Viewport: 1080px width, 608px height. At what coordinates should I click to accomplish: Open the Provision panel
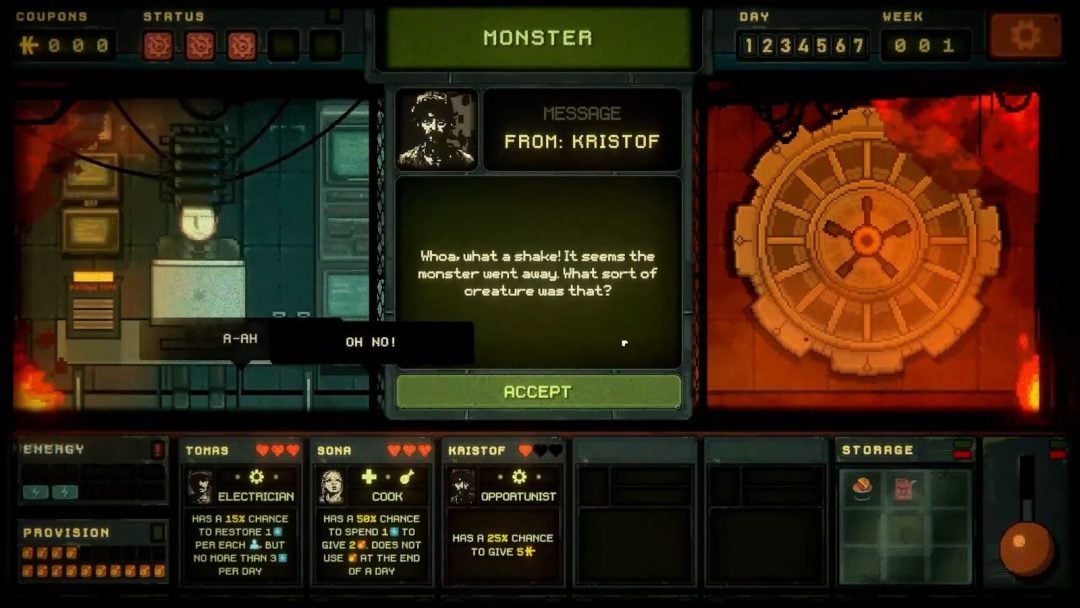pyautogui.click(x=92, y=552)
